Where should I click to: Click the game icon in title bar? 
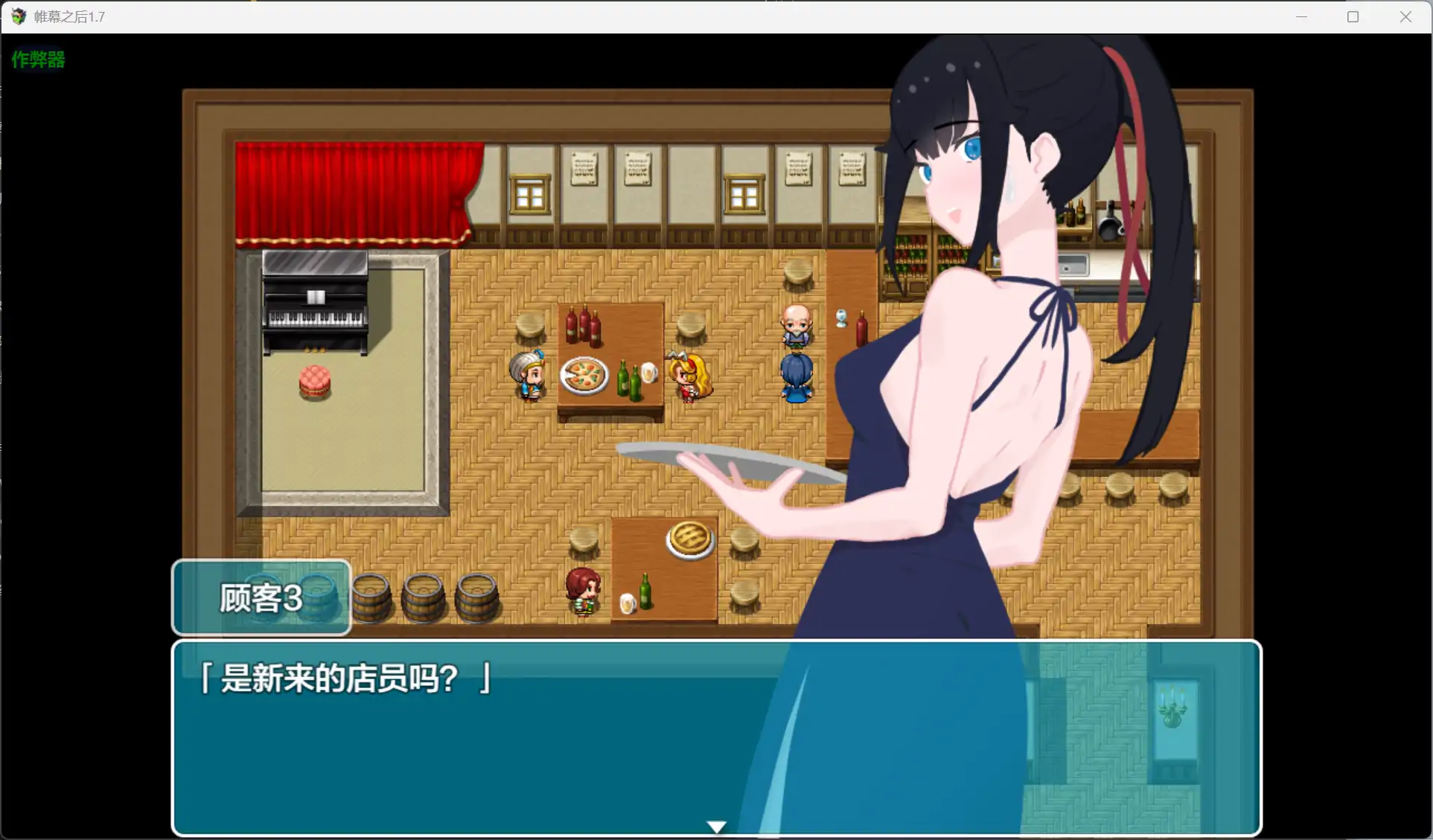(18, 16)
